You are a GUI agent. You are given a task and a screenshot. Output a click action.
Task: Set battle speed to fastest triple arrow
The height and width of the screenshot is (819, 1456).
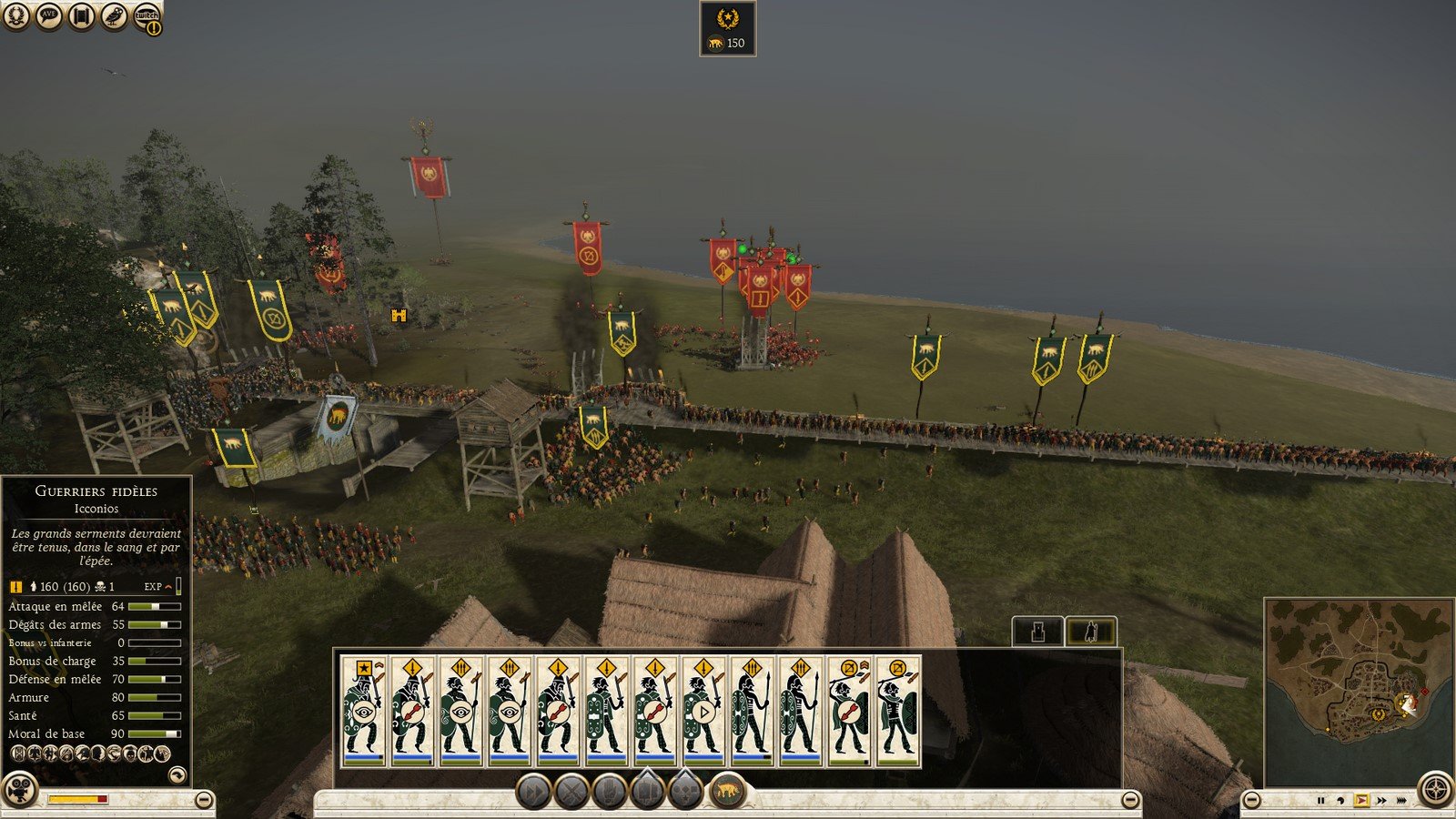pos(1401,801)
